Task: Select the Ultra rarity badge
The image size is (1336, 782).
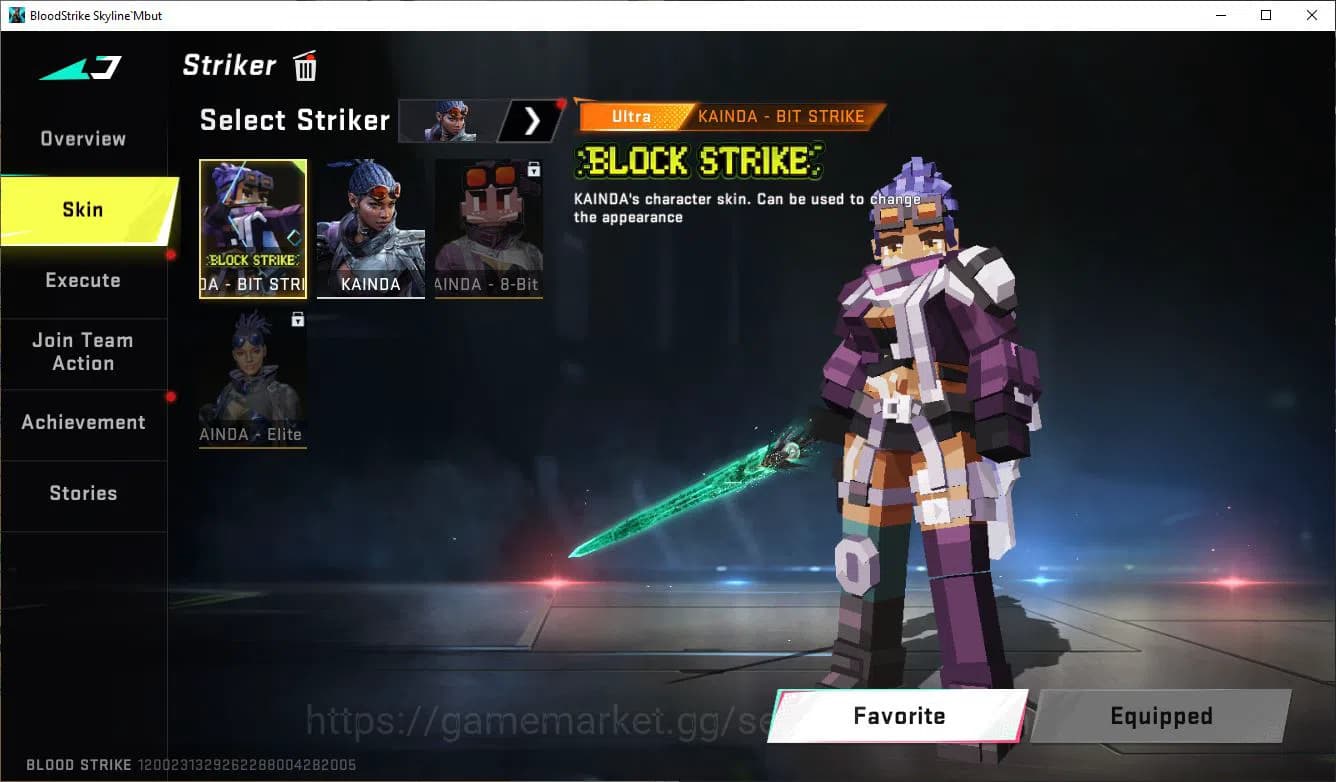Action: [x=630, y=116]
